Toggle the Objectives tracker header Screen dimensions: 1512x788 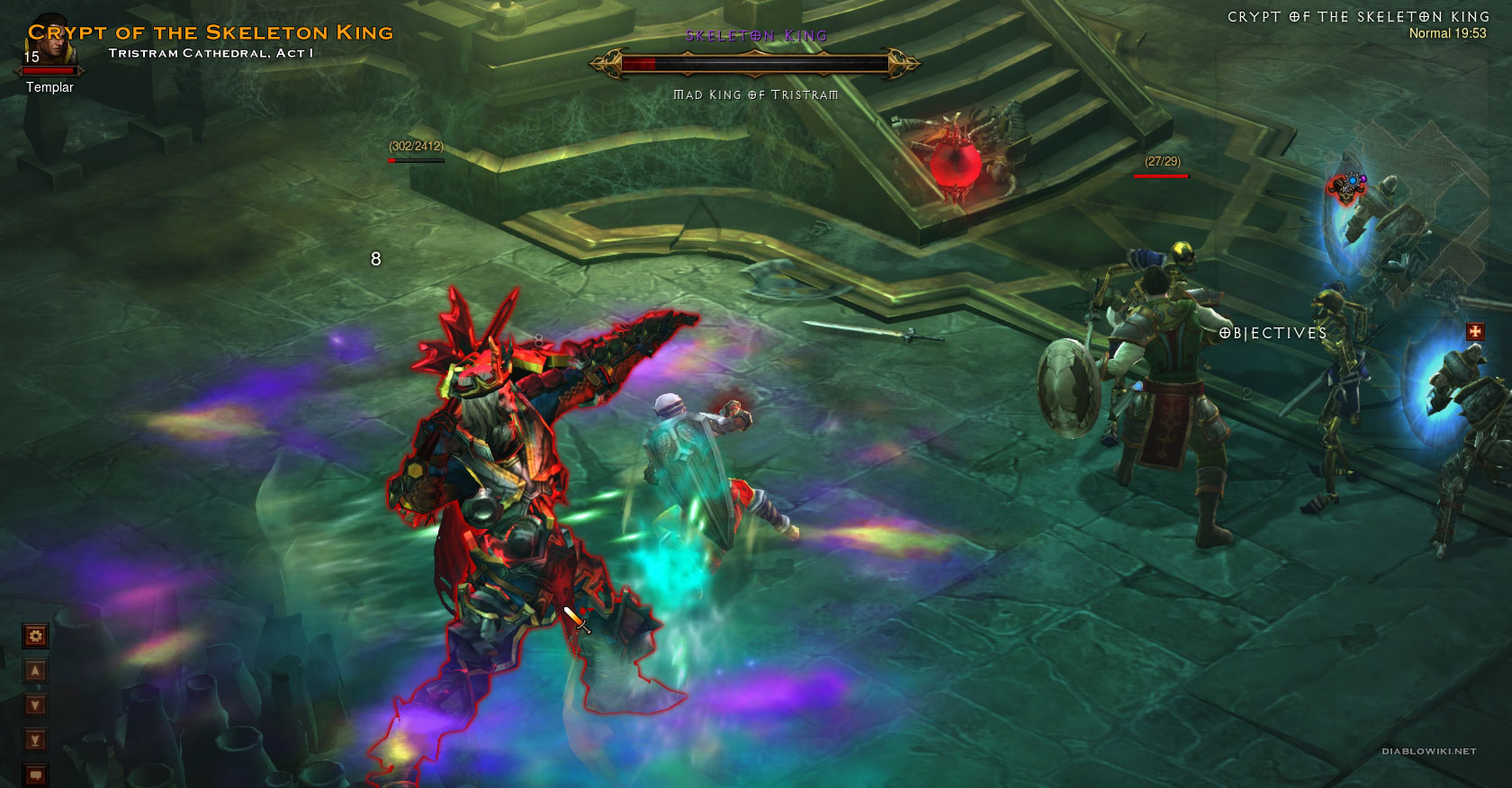coord(1273,333)
